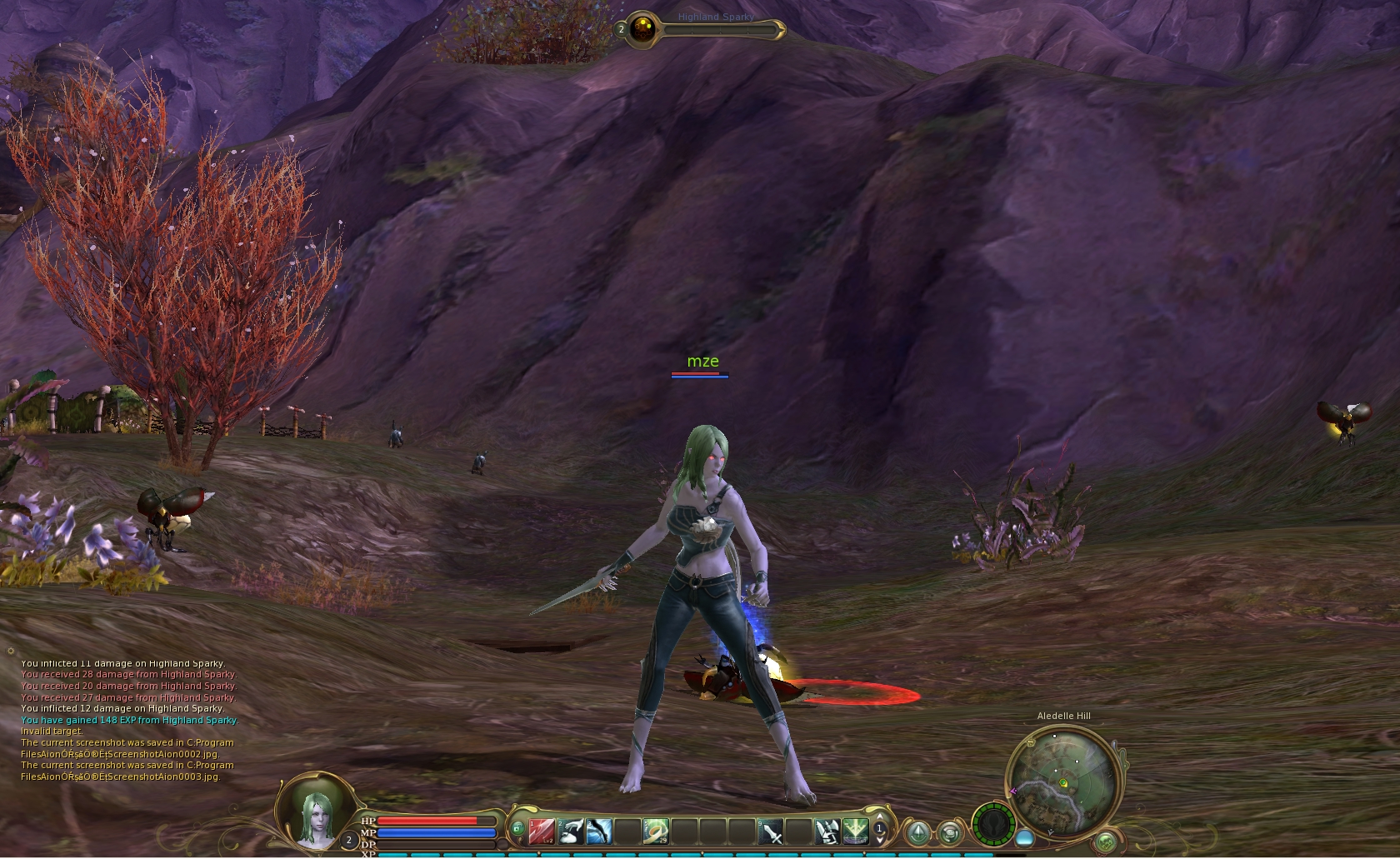The image size is (1400, 859).
Task: Use the bandage item with 29 count
Action: (x=656, y=831)
